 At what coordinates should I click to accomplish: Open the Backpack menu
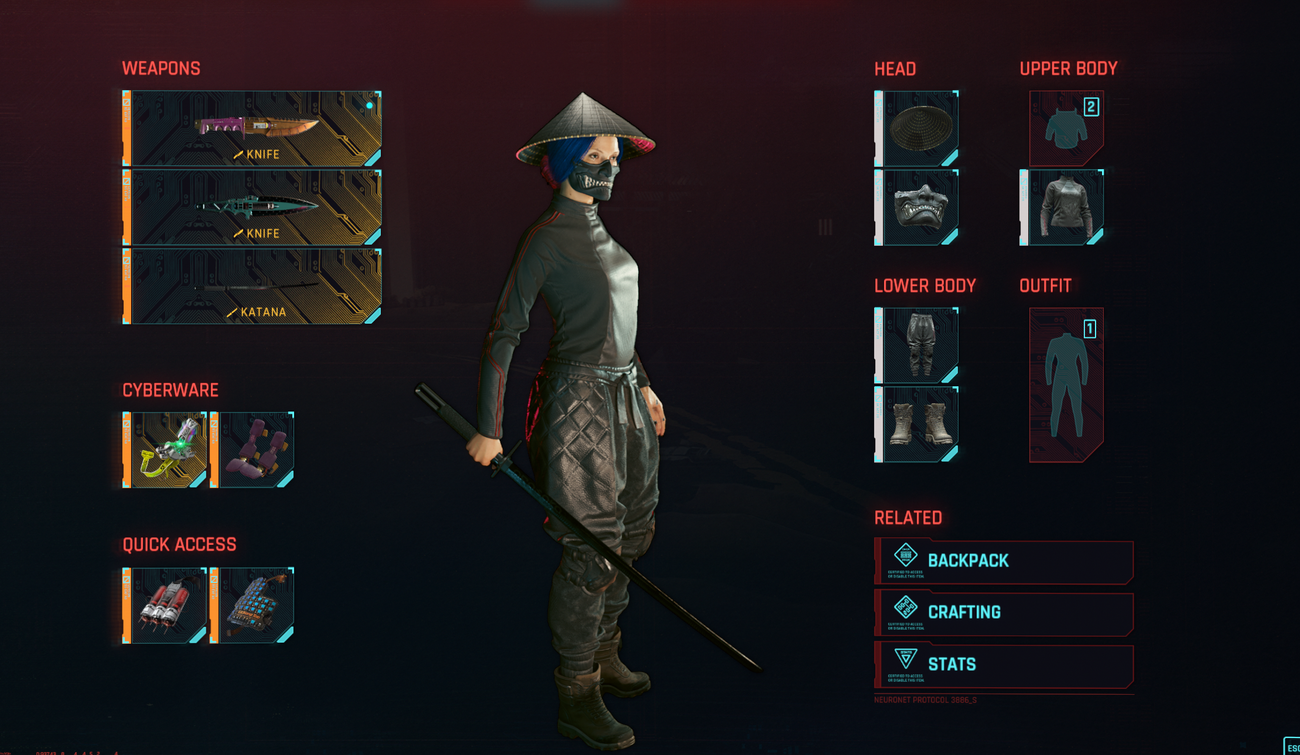coord(1005,561)
